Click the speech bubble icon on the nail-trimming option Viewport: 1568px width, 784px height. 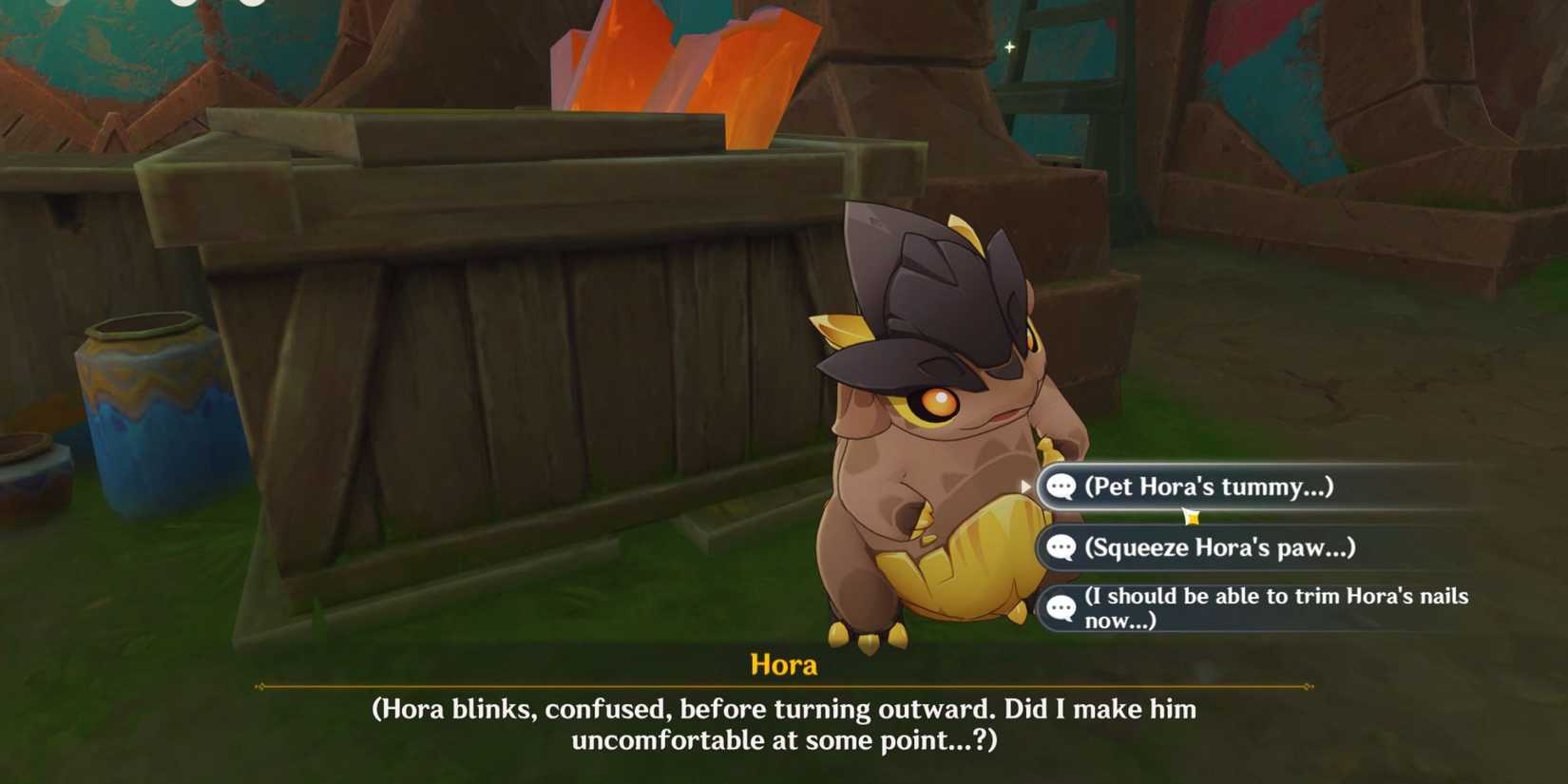1060,608
